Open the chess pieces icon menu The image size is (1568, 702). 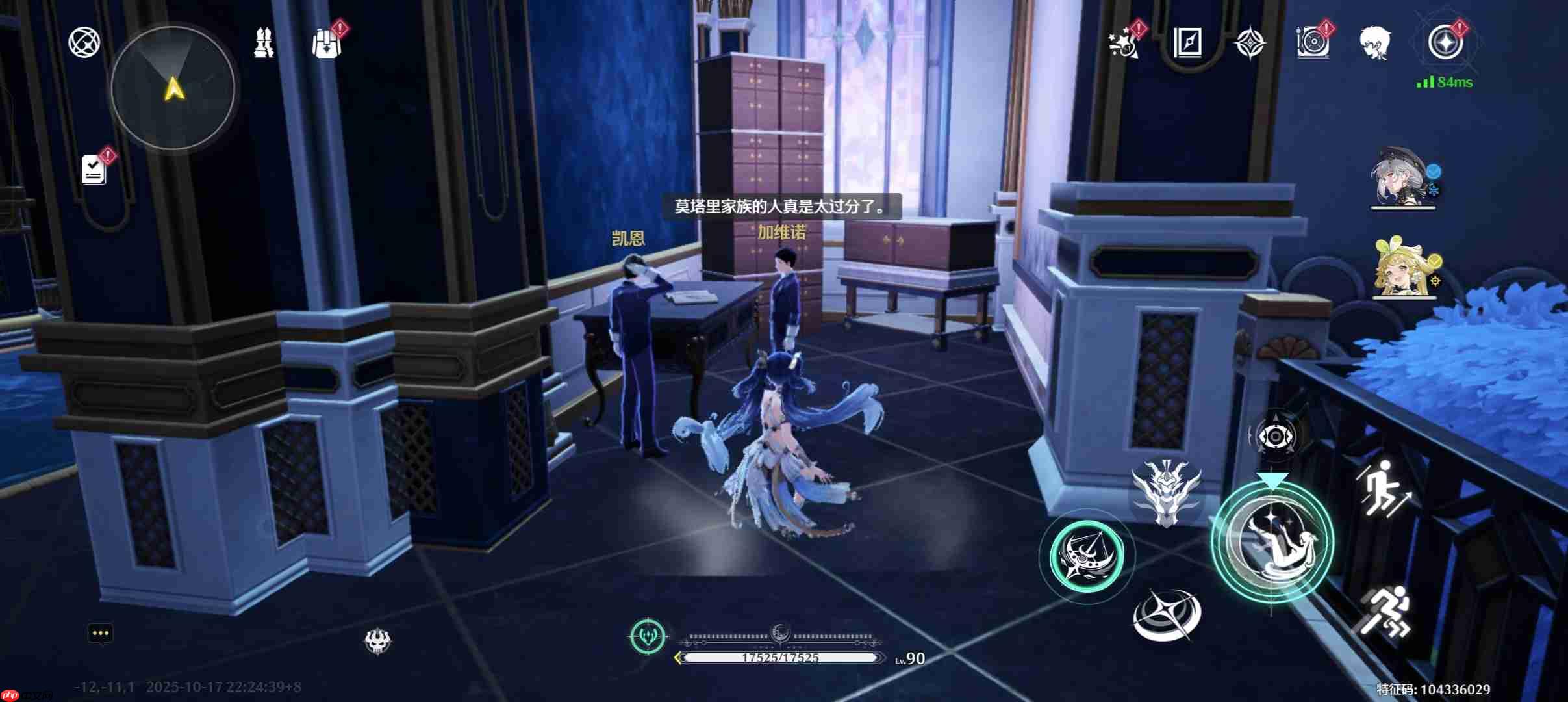(x=263, y=43)
